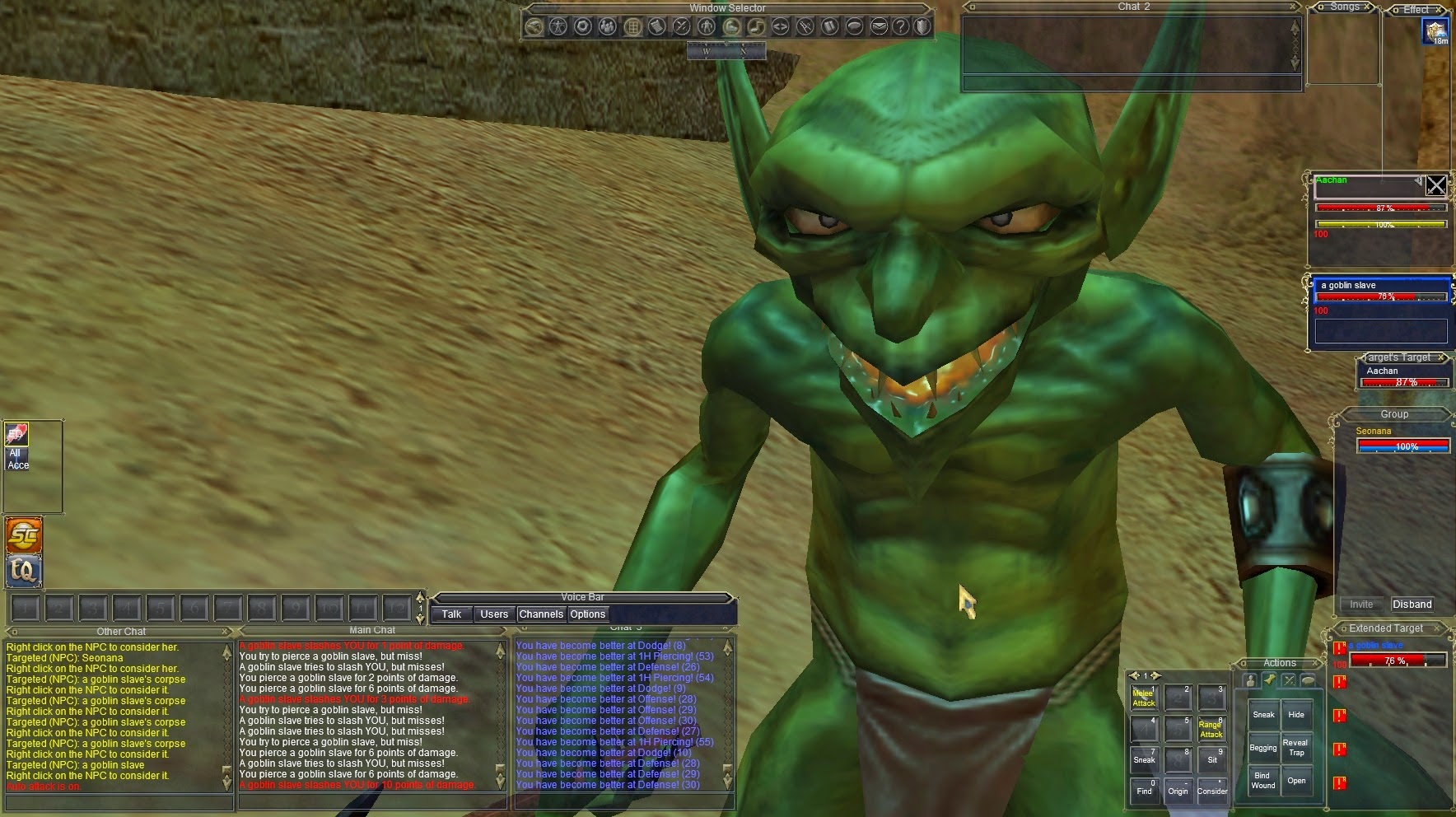Use the Range Attack hotbar slot

(x=1211, y=730)
